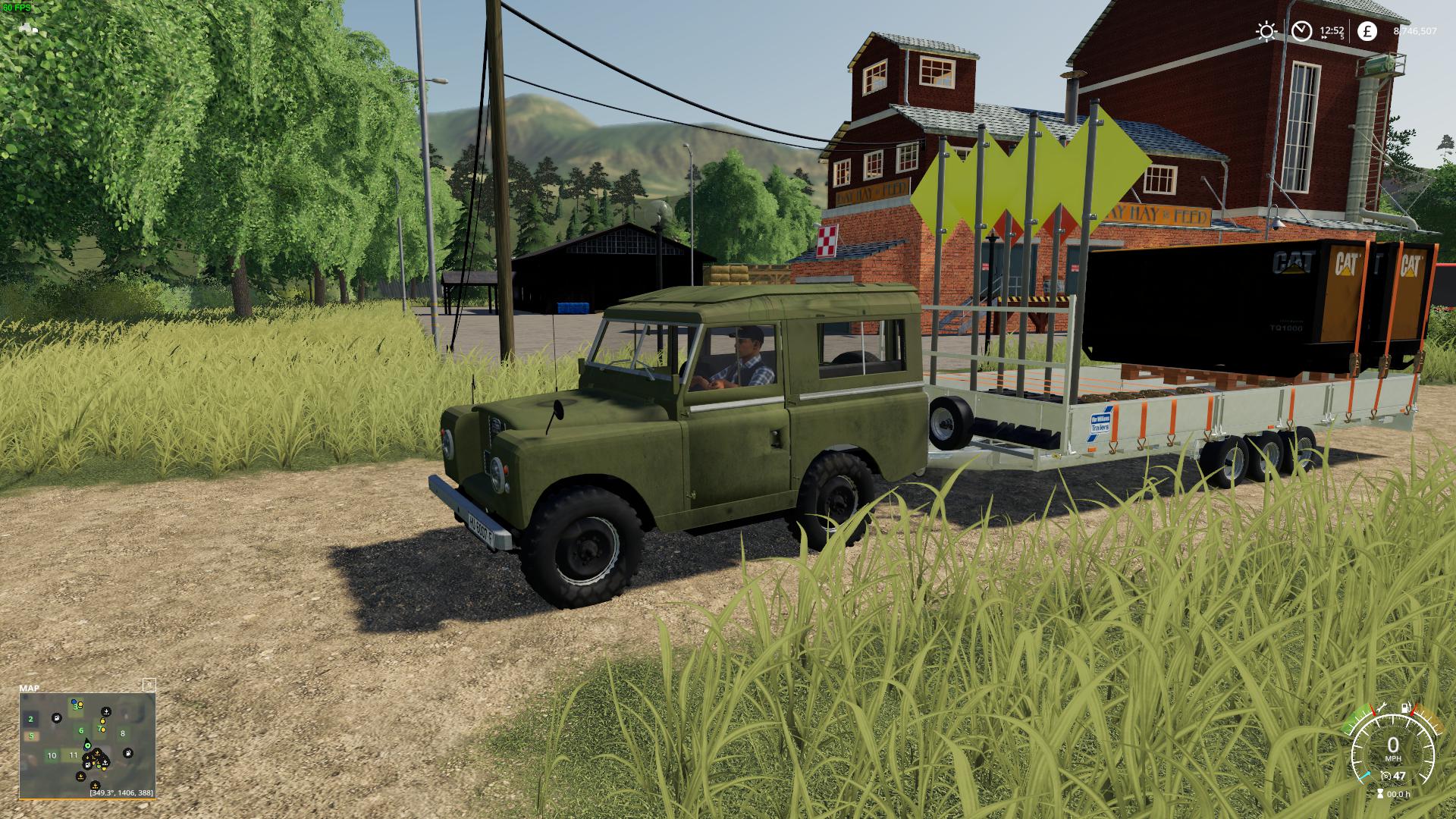Pick field 10 on the minimap
Screen dimensions: 1456x819
52,755
